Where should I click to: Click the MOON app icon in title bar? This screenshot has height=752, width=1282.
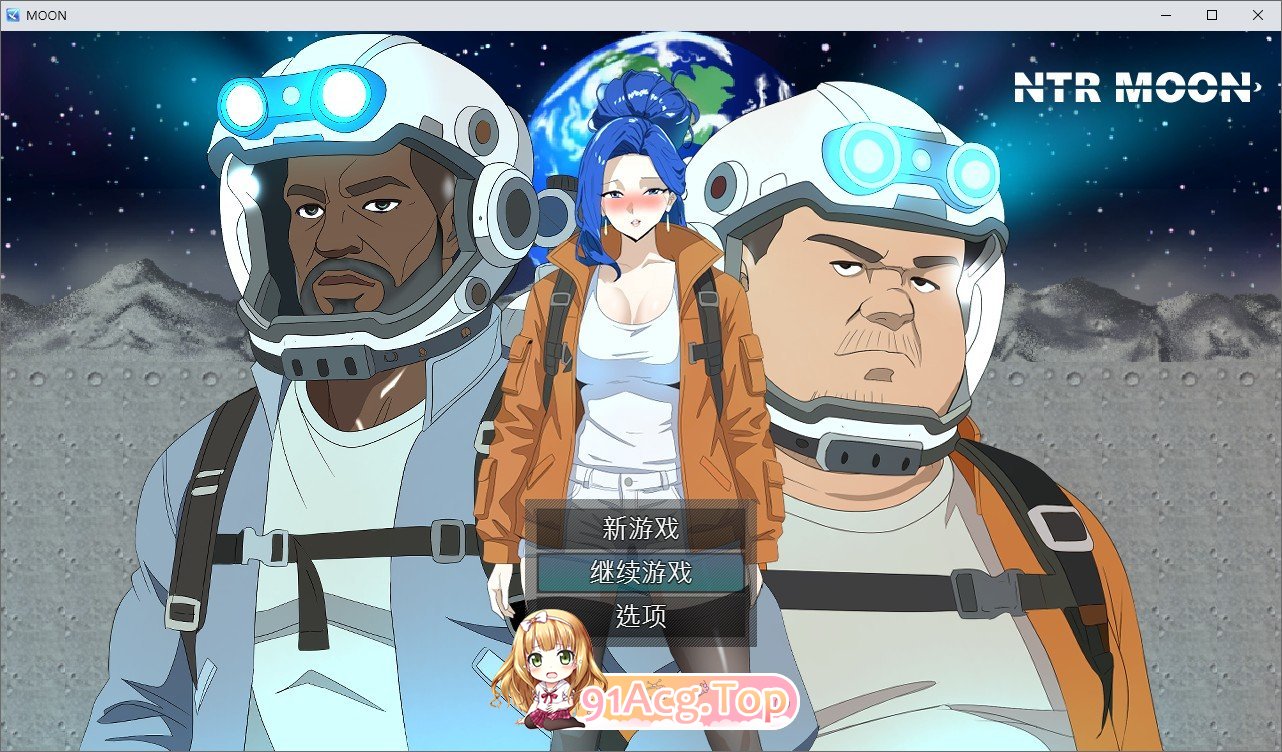coord(13,14)
